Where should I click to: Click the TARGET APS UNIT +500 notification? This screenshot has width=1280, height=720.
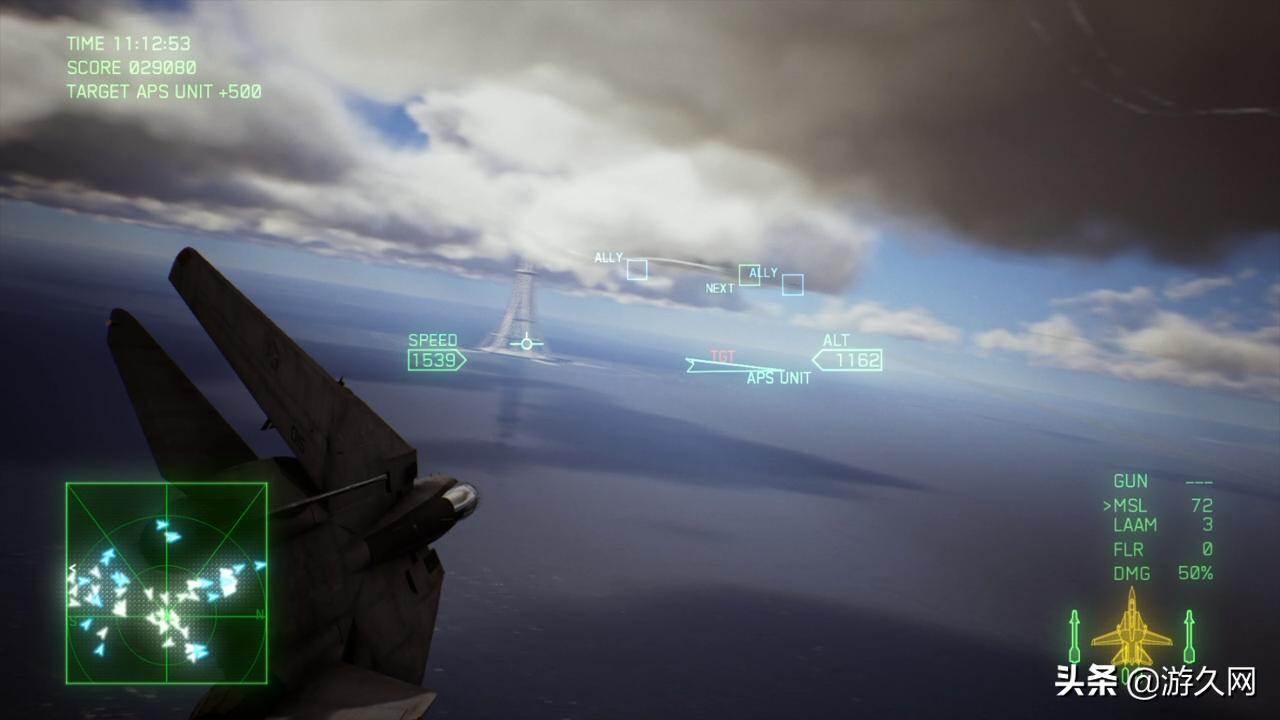(x=163, y=91)
